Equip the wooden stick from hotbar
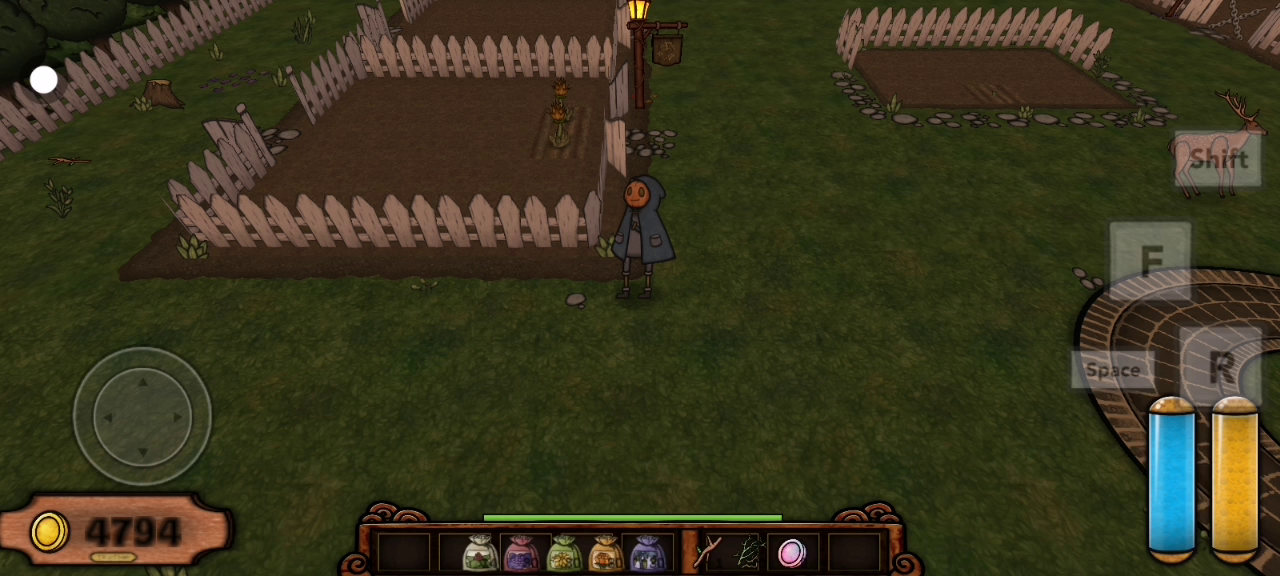 tap(707, 552)
